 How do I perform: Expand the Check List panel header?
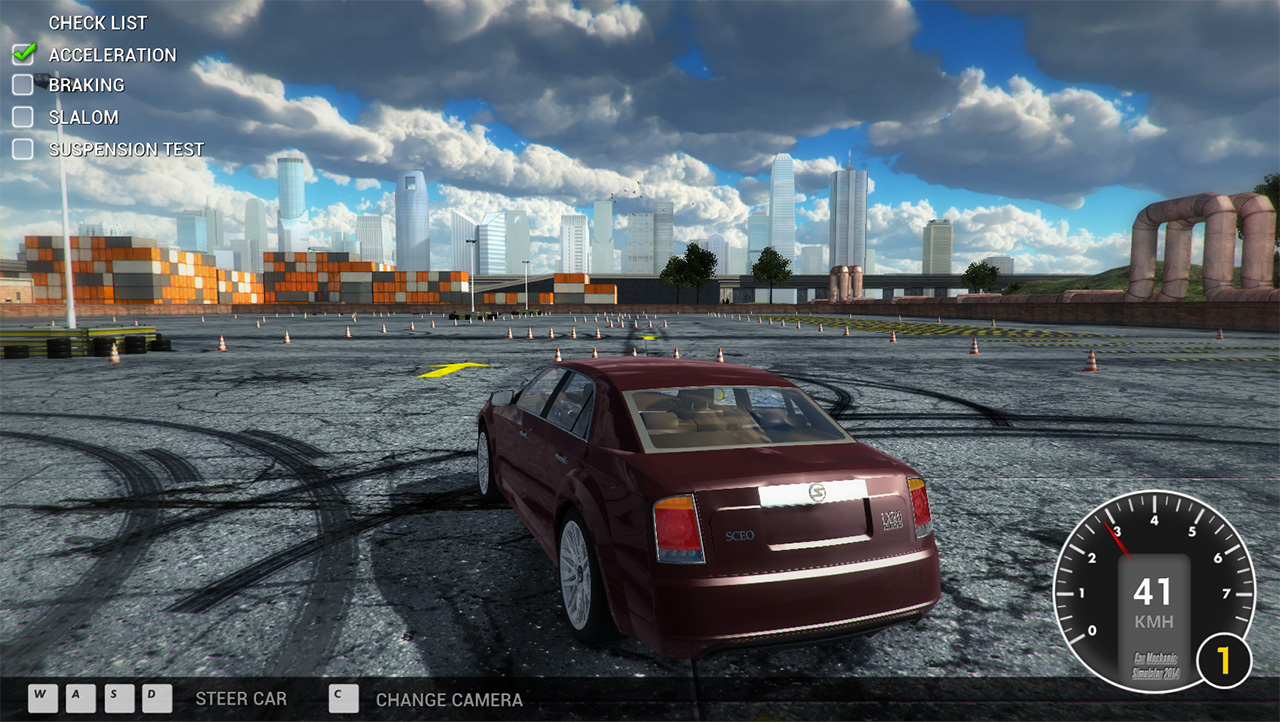coord(97,22)
